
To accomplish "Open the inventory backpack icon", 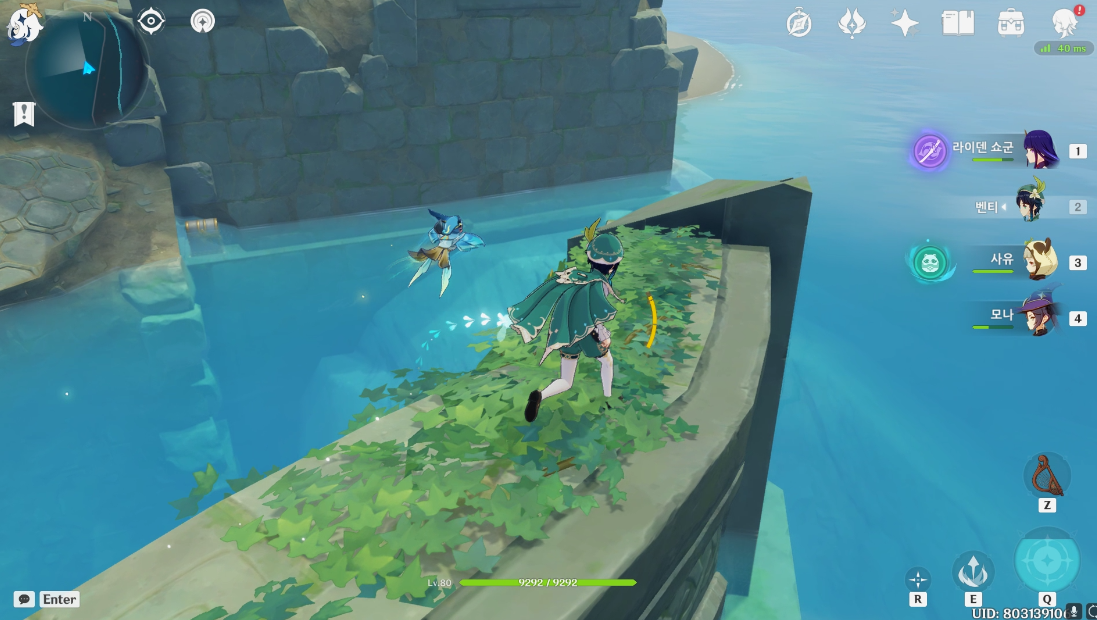I will click(x=1010, y=23).
